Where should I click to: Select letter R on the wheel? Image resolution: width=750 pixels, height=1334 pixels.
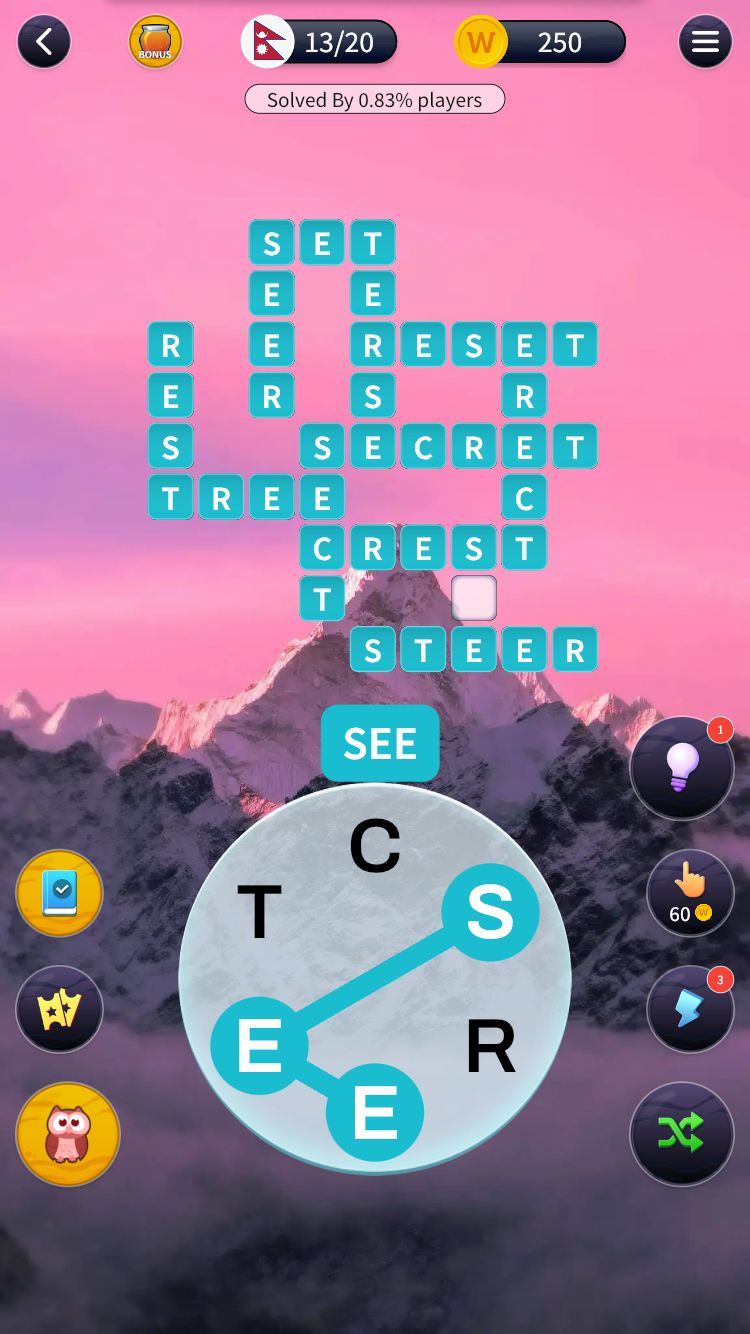click(490, 1047)
